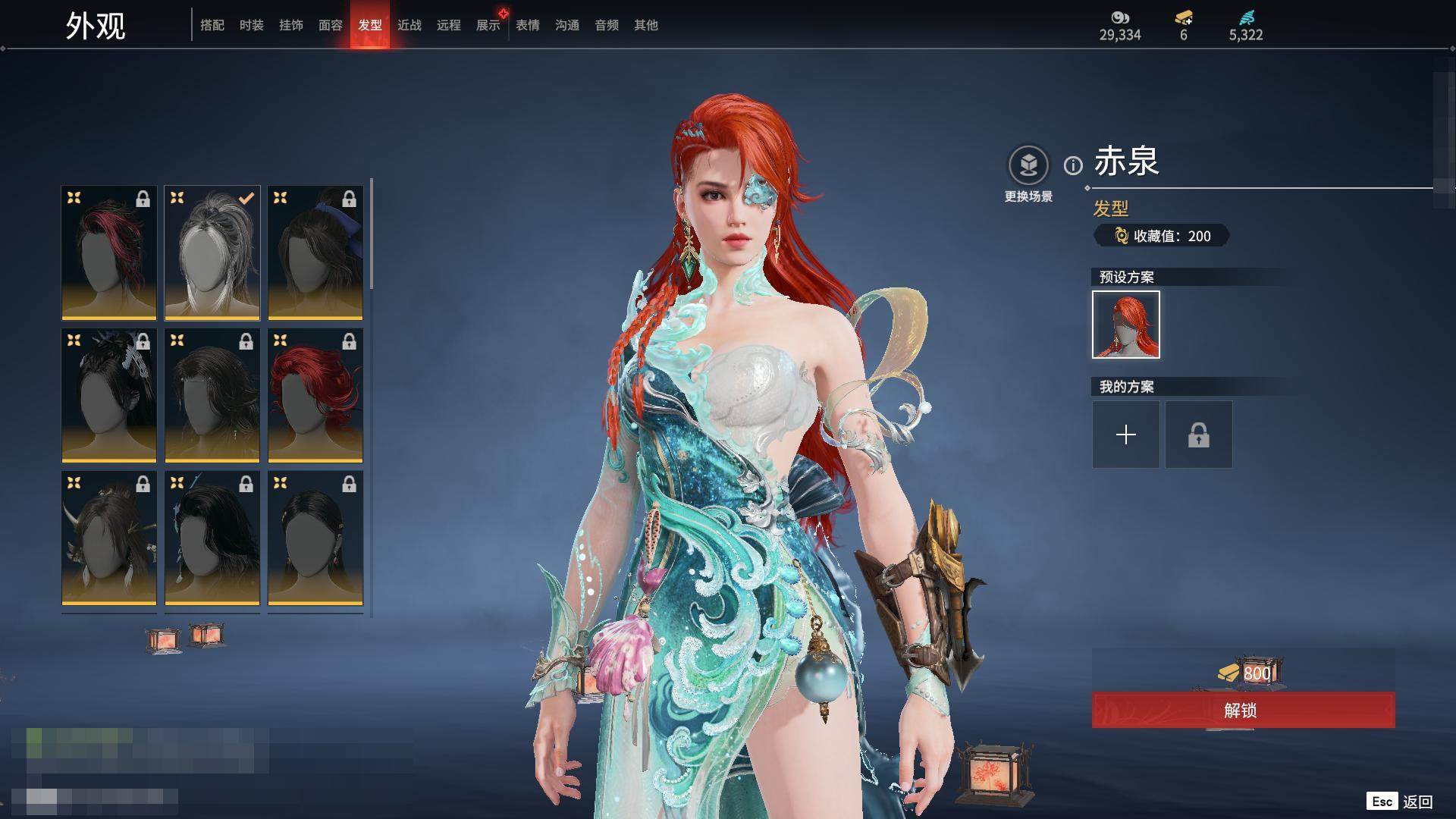Switch to the 远程 tab
1456x819 pixels.
pos(448,25)
